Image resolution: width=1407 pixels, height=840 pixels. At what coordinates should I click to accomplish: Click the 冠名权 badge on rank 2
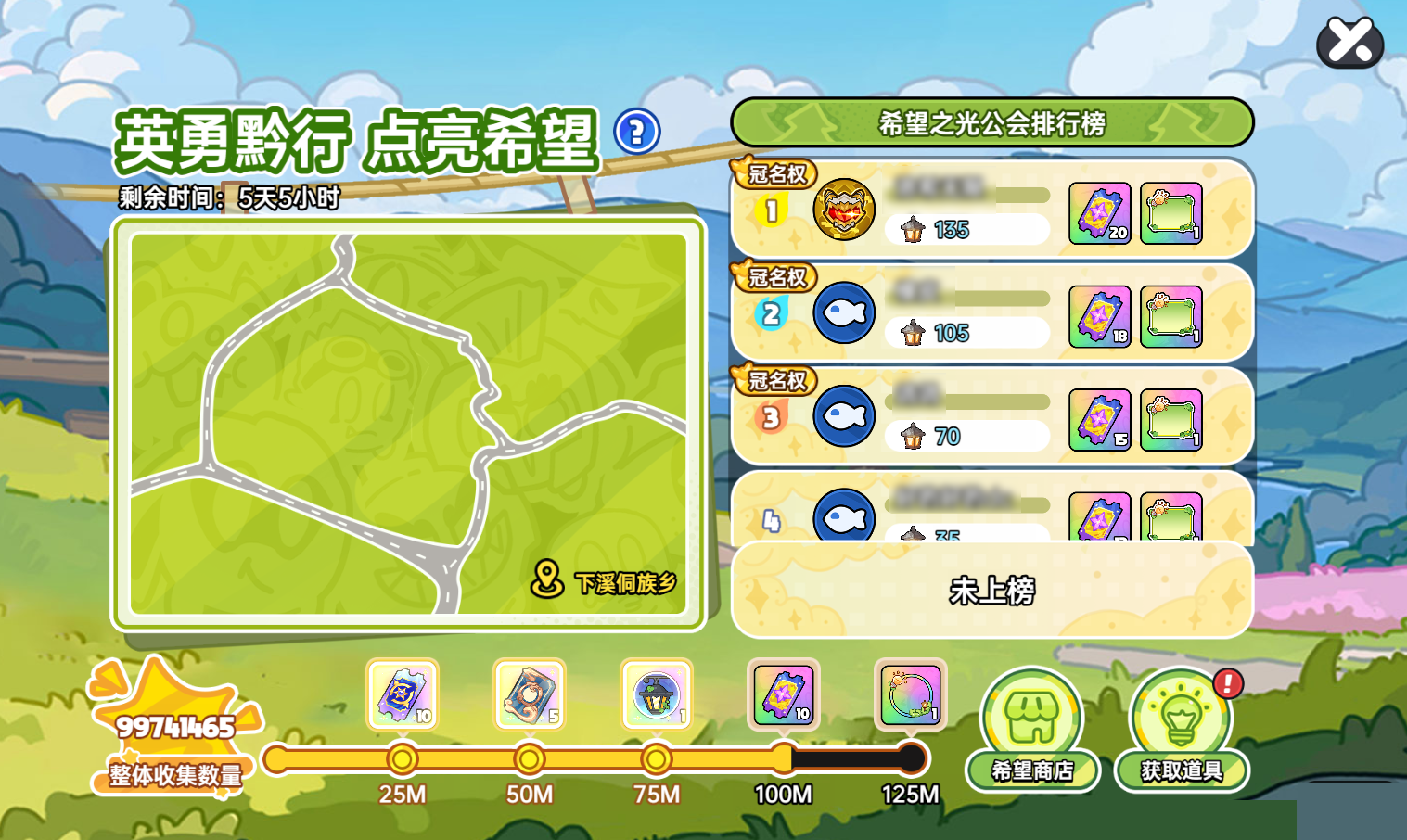click(776, 276)
